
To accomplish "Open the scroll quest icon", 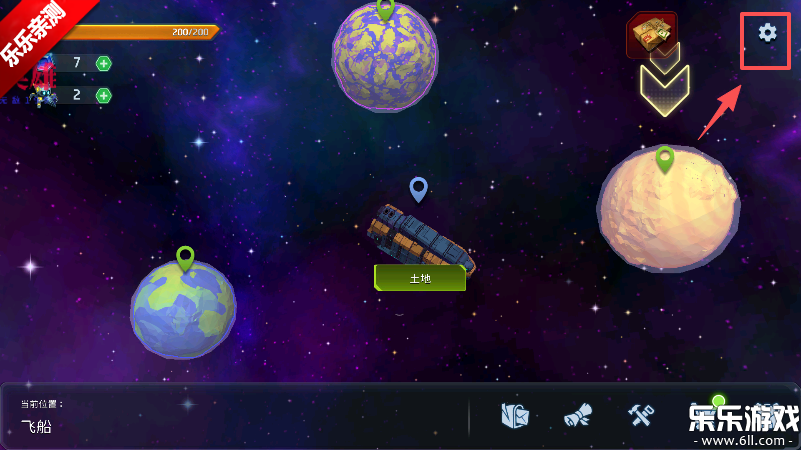I will point(578,416).
